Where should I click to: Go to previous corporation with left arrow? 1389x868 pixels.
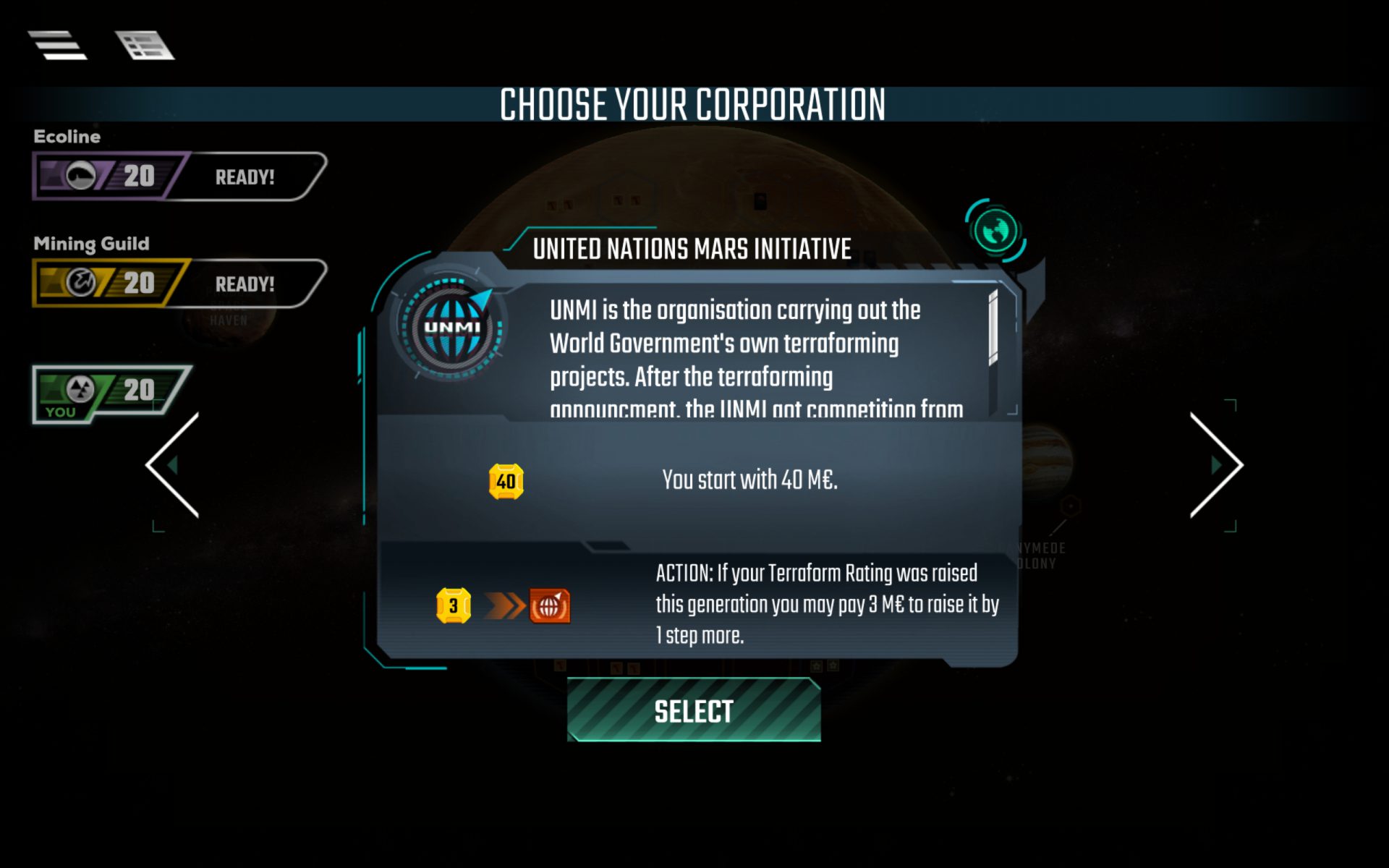tap(173, 465)
